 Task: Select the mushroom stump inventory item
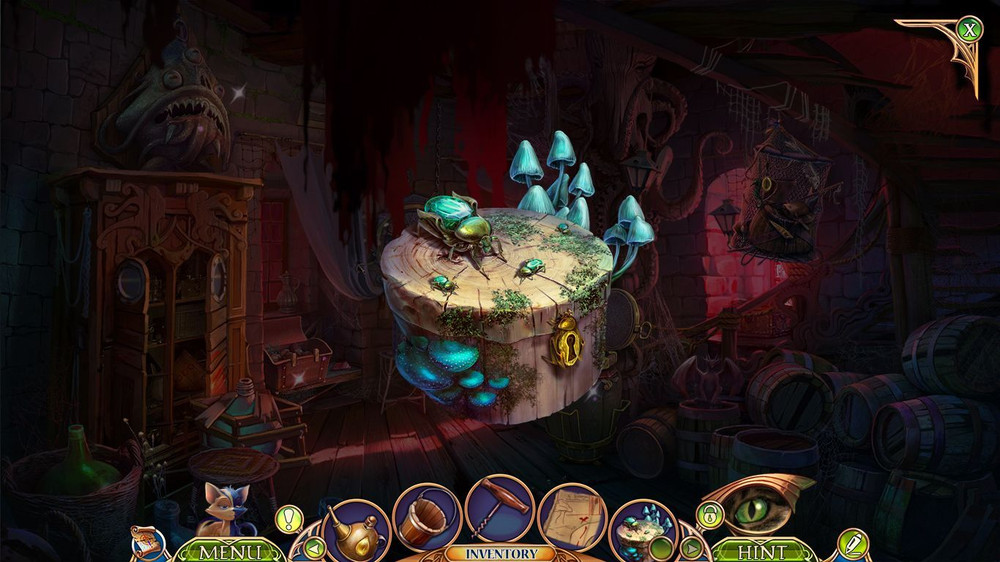643,527
